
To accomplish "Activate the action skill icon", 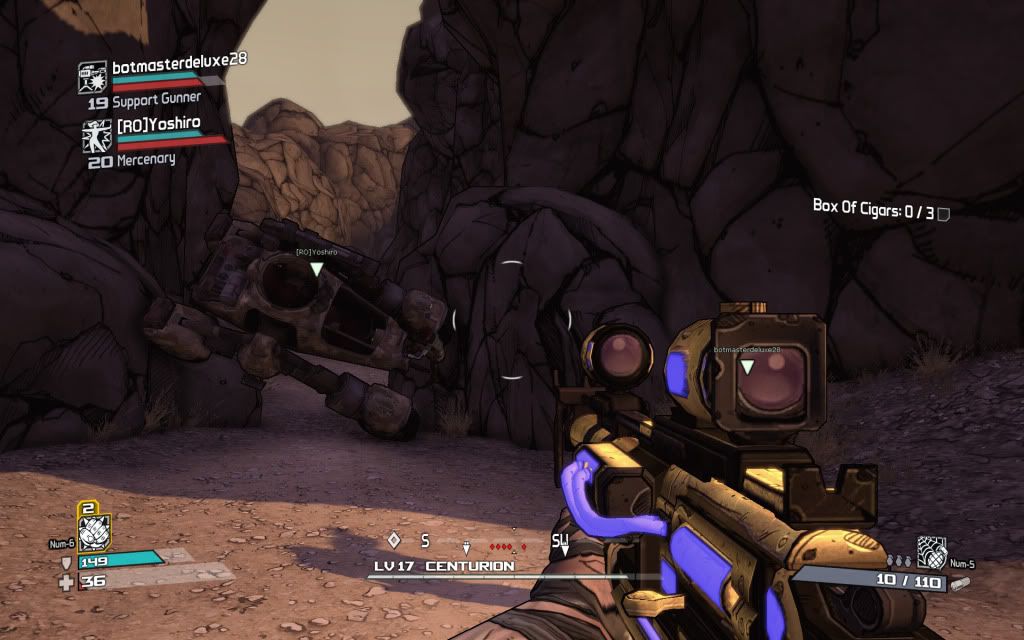I will pos(92,531).
